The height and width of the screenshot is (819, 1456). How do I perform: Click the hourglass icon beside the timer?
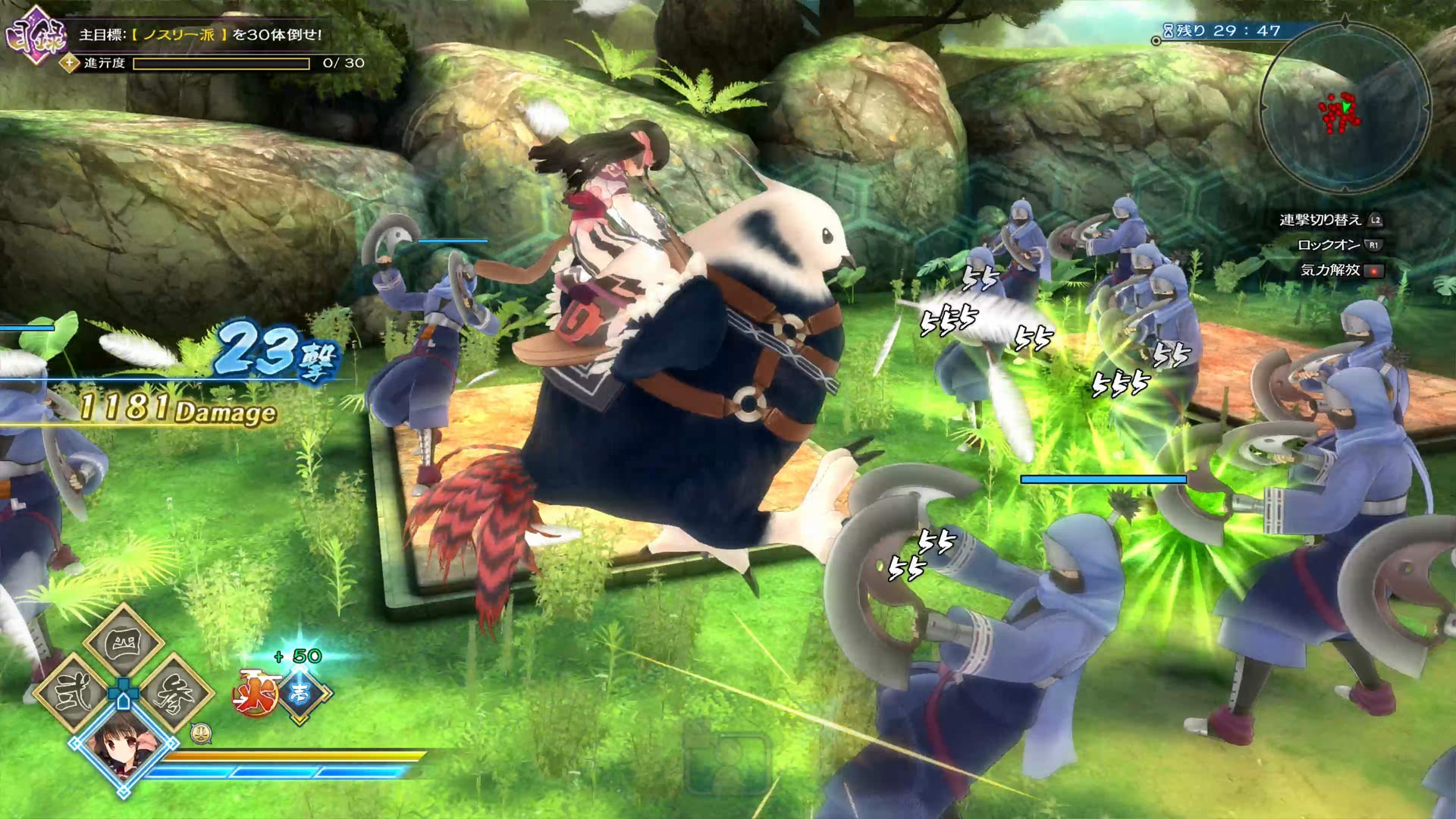pos(1168,31)
